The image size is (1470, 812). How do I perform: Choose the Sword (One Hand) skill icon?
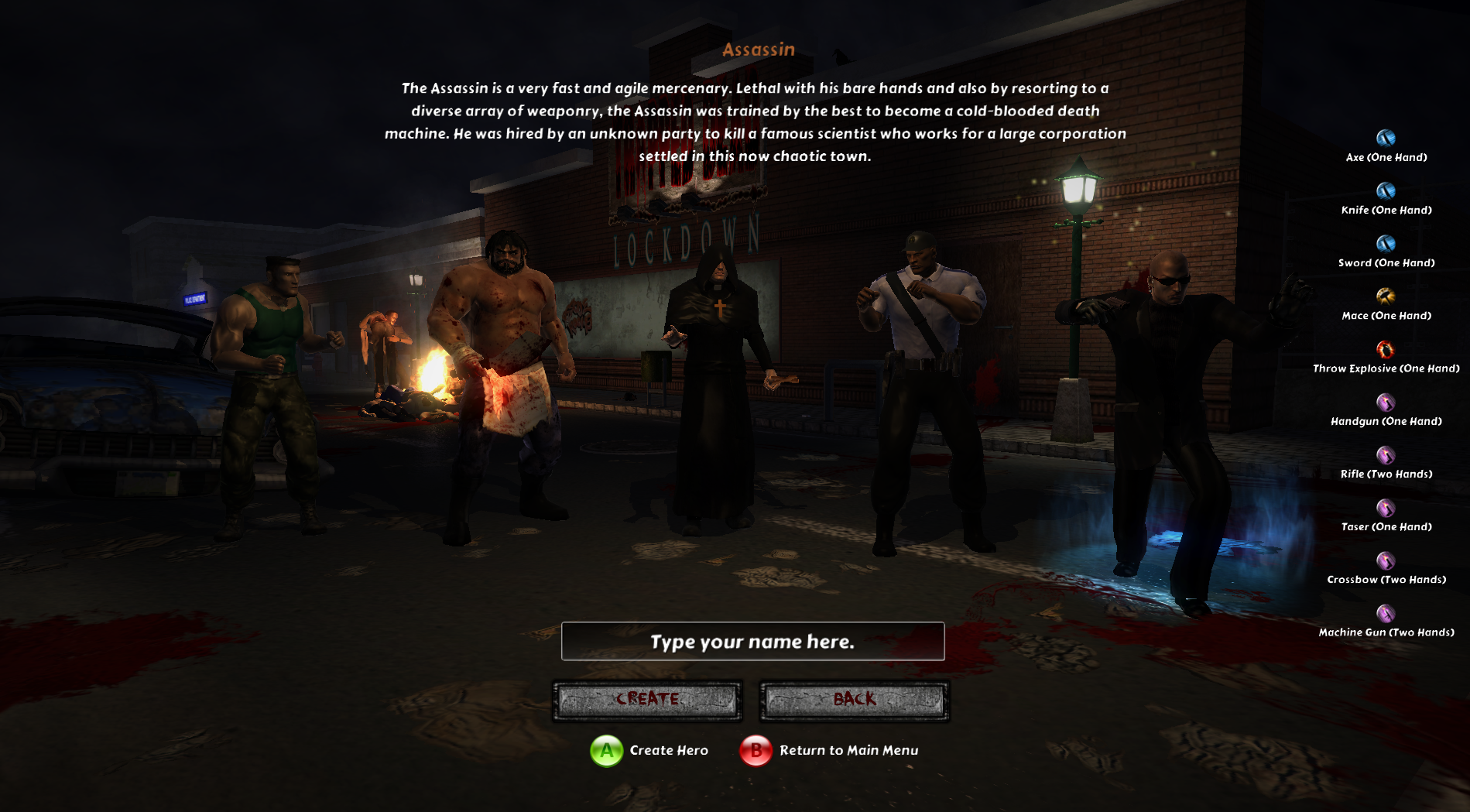point(1386,244)
